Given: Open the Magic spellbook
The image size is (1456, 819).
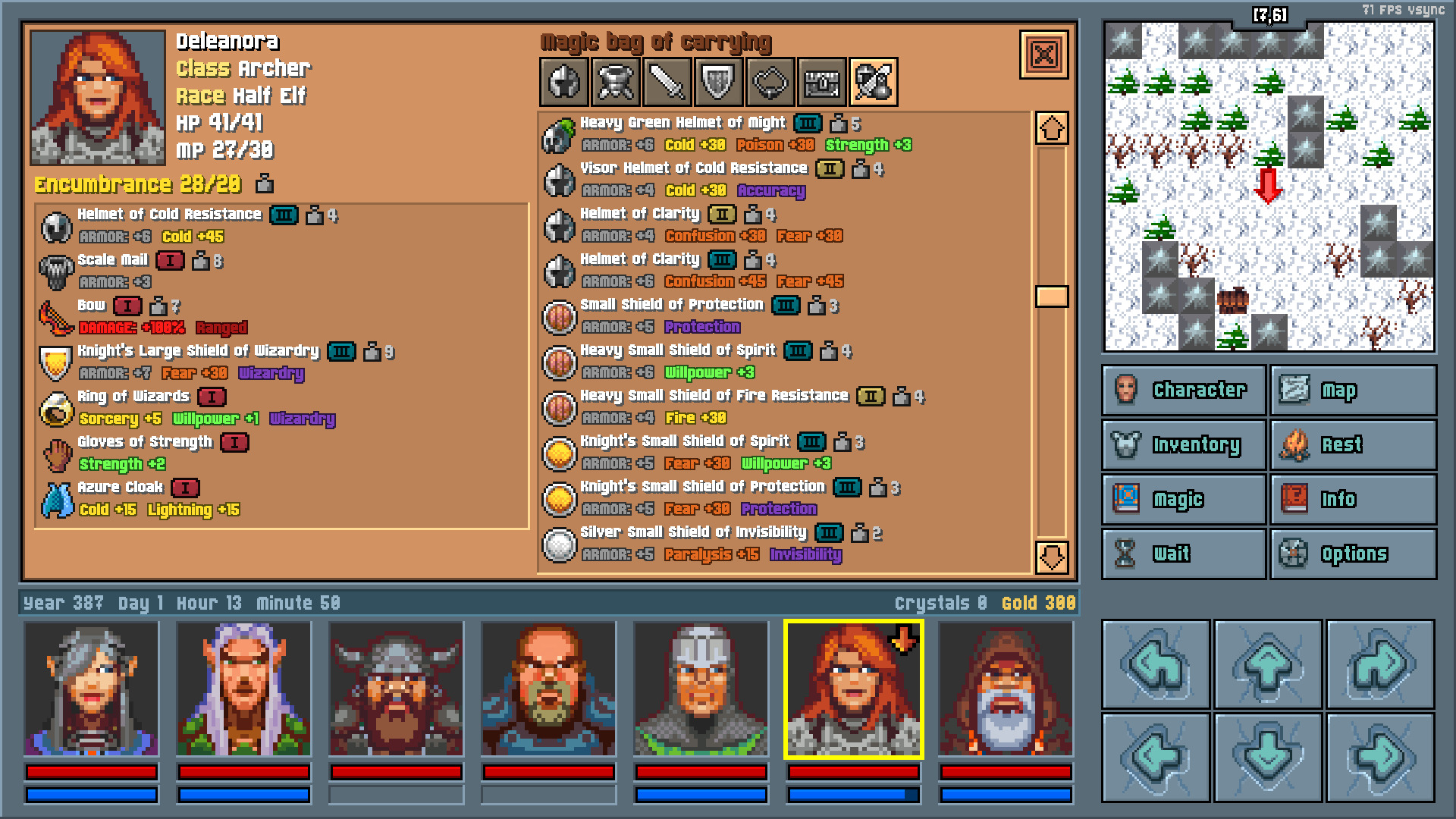Looking at the screenshot, I should coord(1182,499).
